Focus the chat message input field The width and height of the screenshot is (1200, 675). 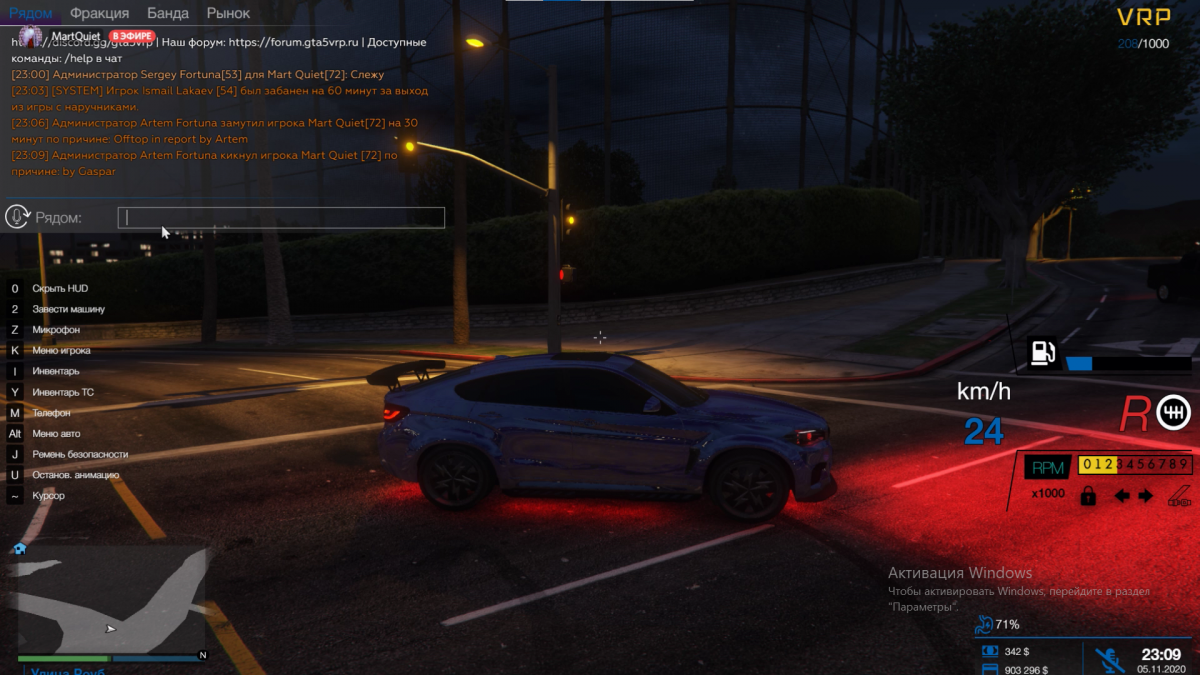[x=281, y=217]
